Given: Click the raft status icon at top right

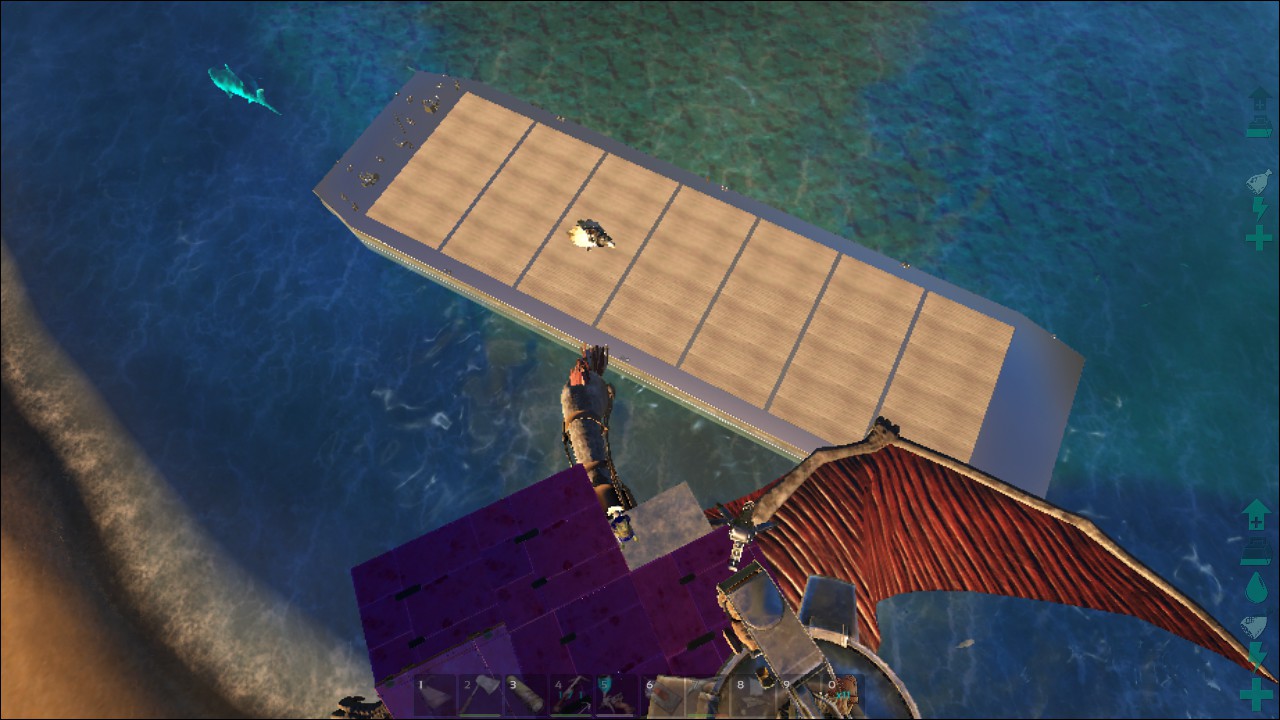Looking at the screenshot, I should (x=1259, y=127).
